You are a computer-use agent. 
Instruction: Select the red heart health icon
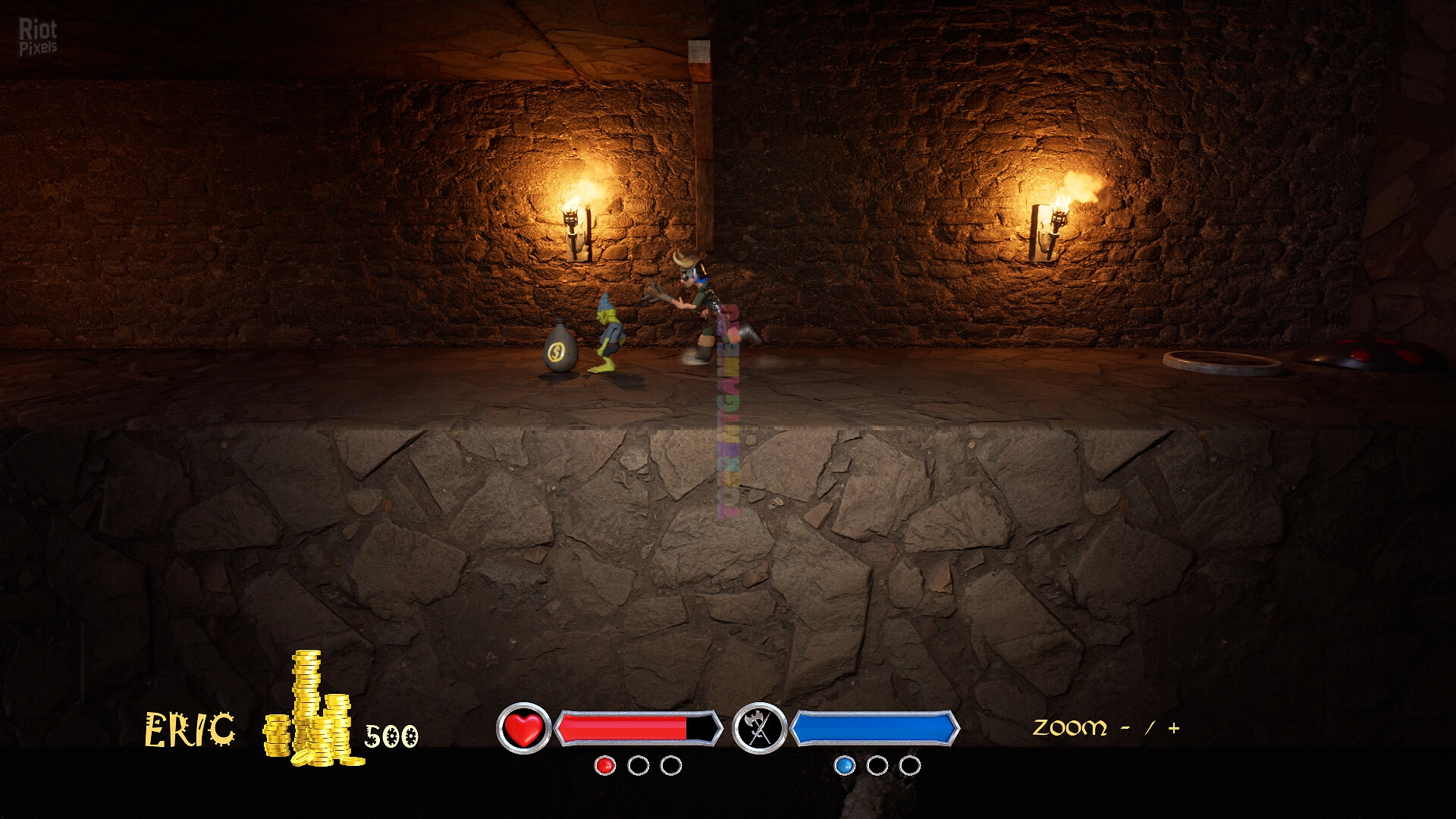coord(523,729)
